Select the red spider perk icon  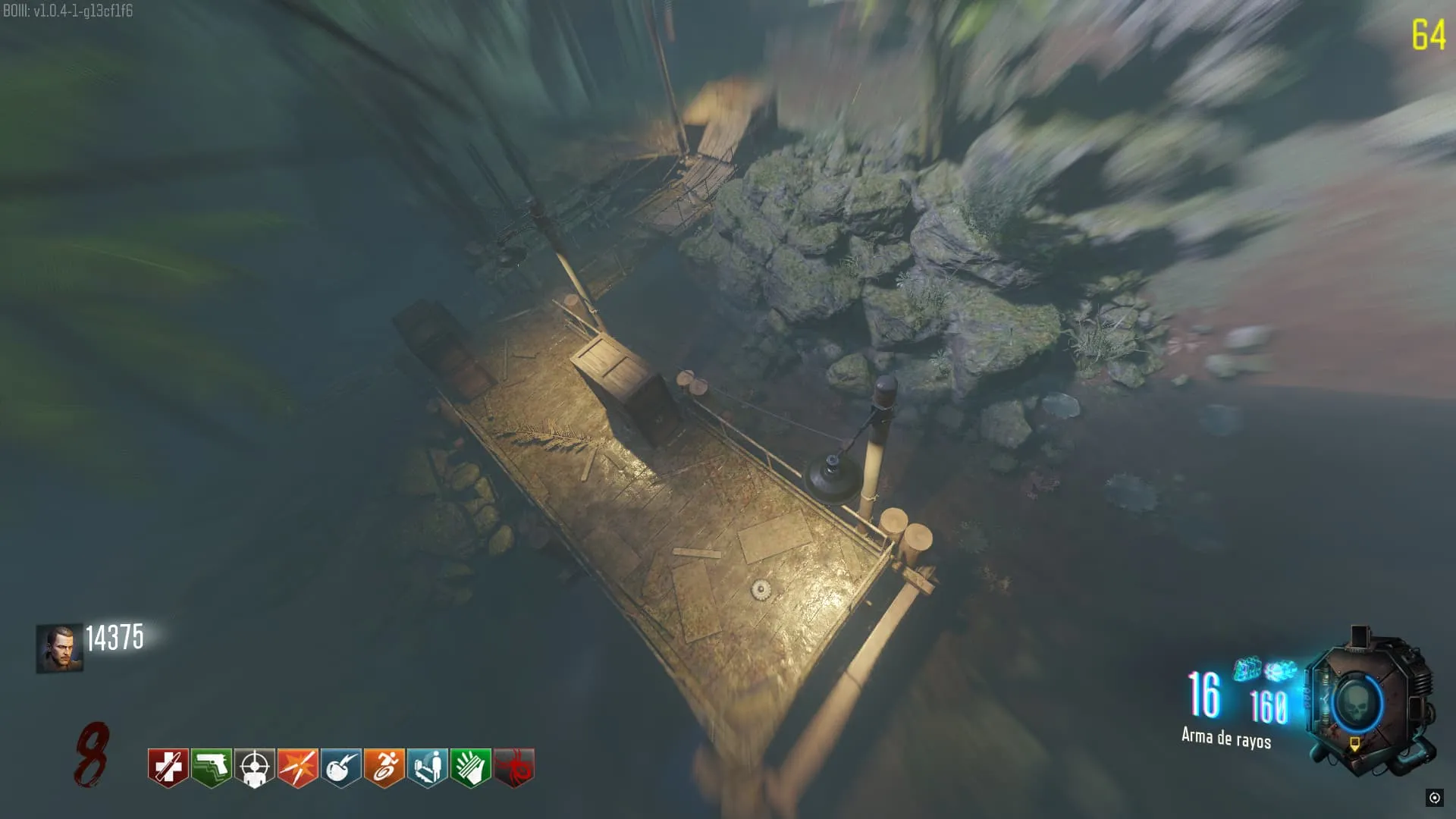click(x=513, y=767)
